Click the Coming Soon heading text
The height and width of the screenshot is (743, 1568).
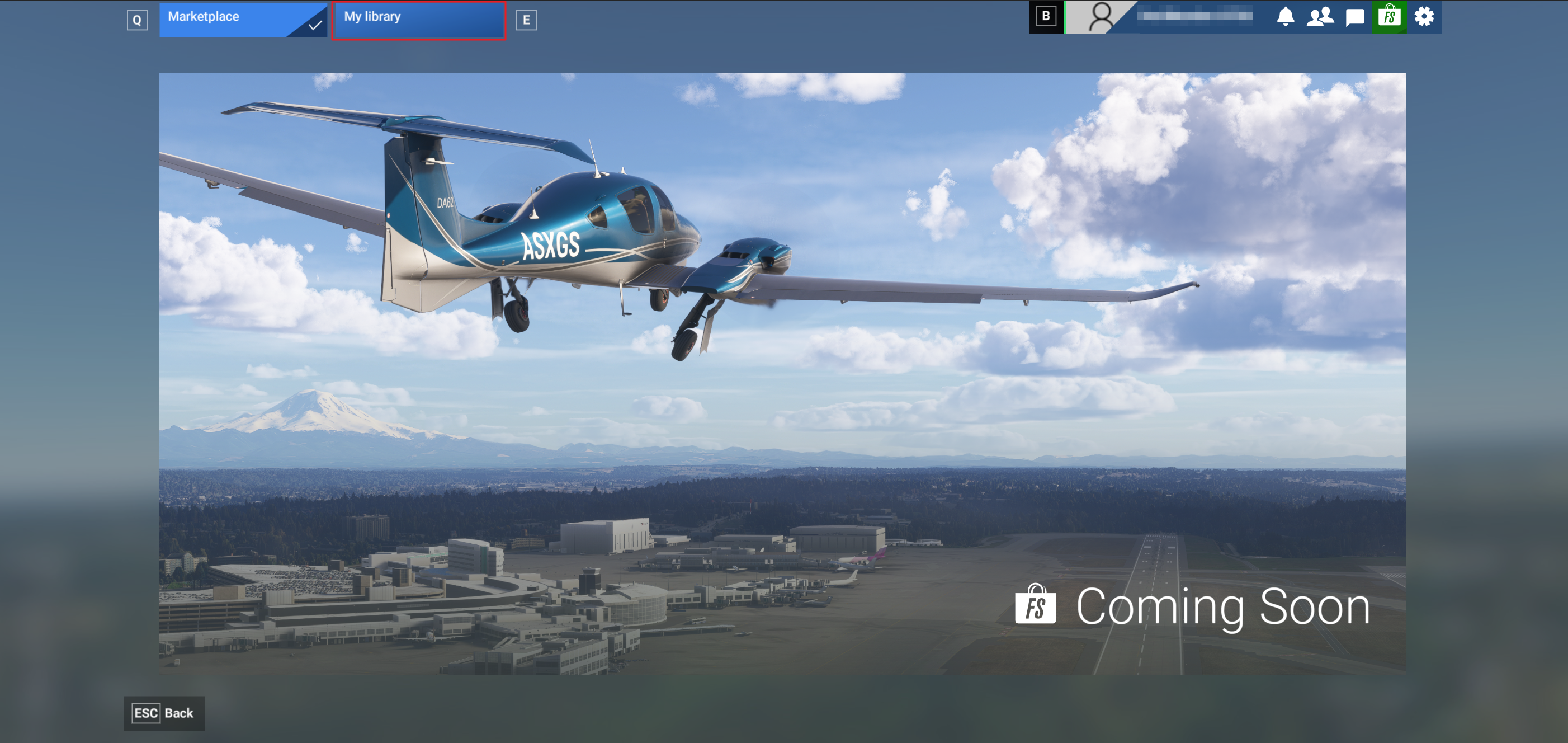1222,606
